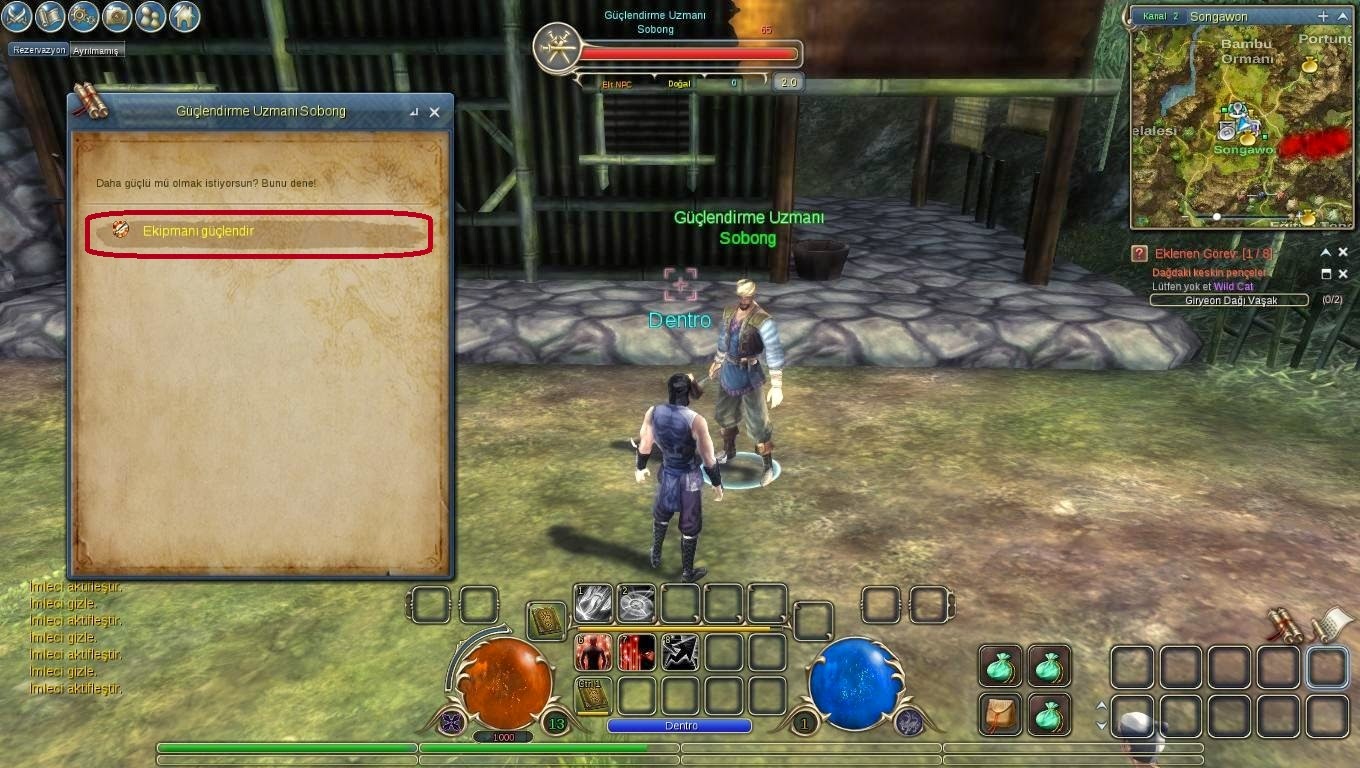
Task: Select the Kanal 2 channel button
Action: click(1159, 17)
